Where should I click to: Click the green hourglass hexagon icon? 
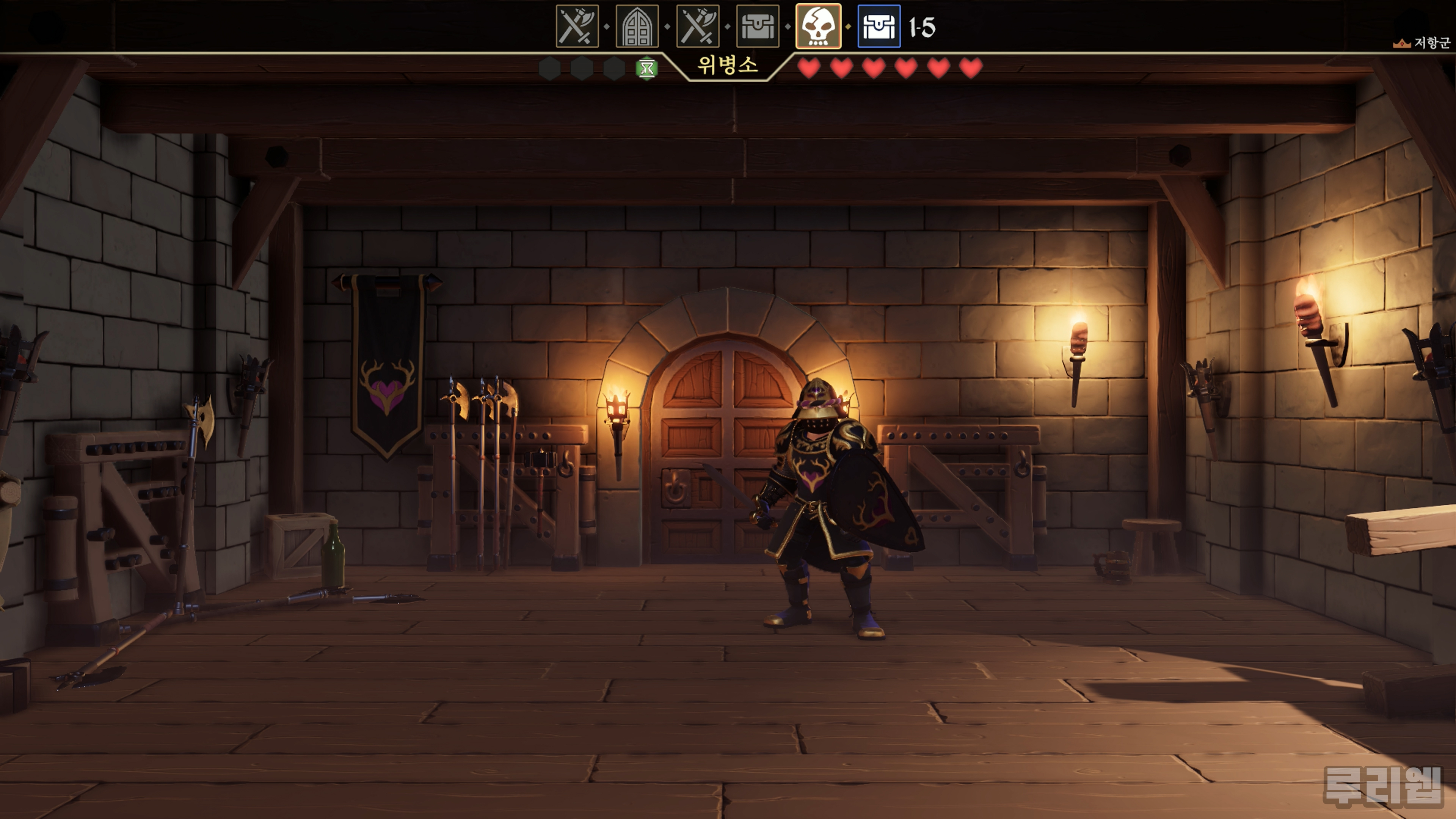pos(646,69)
